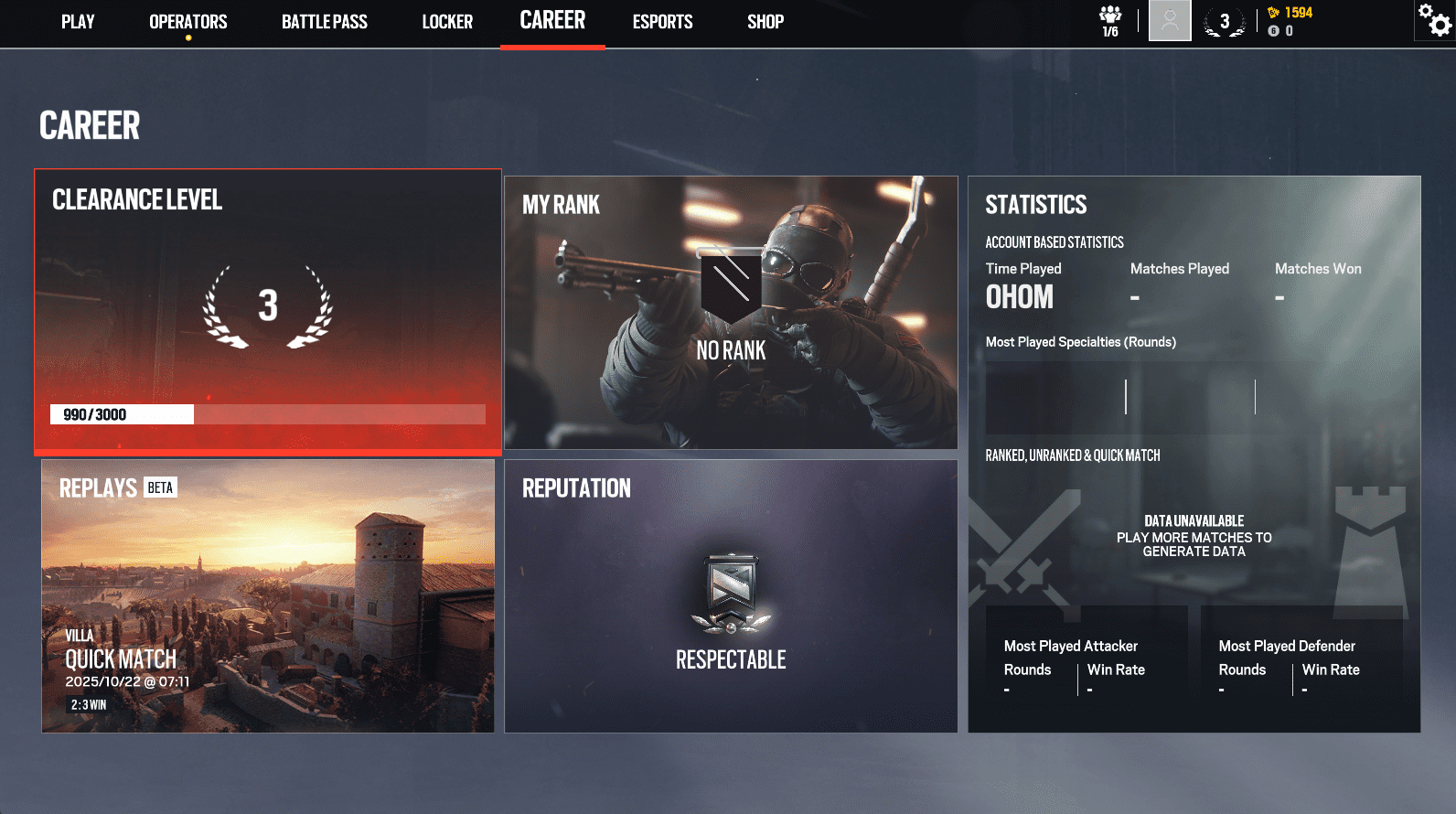Click the laurel wreath on the Clearance Level card
1456x814 pixels.
(267, 306)
